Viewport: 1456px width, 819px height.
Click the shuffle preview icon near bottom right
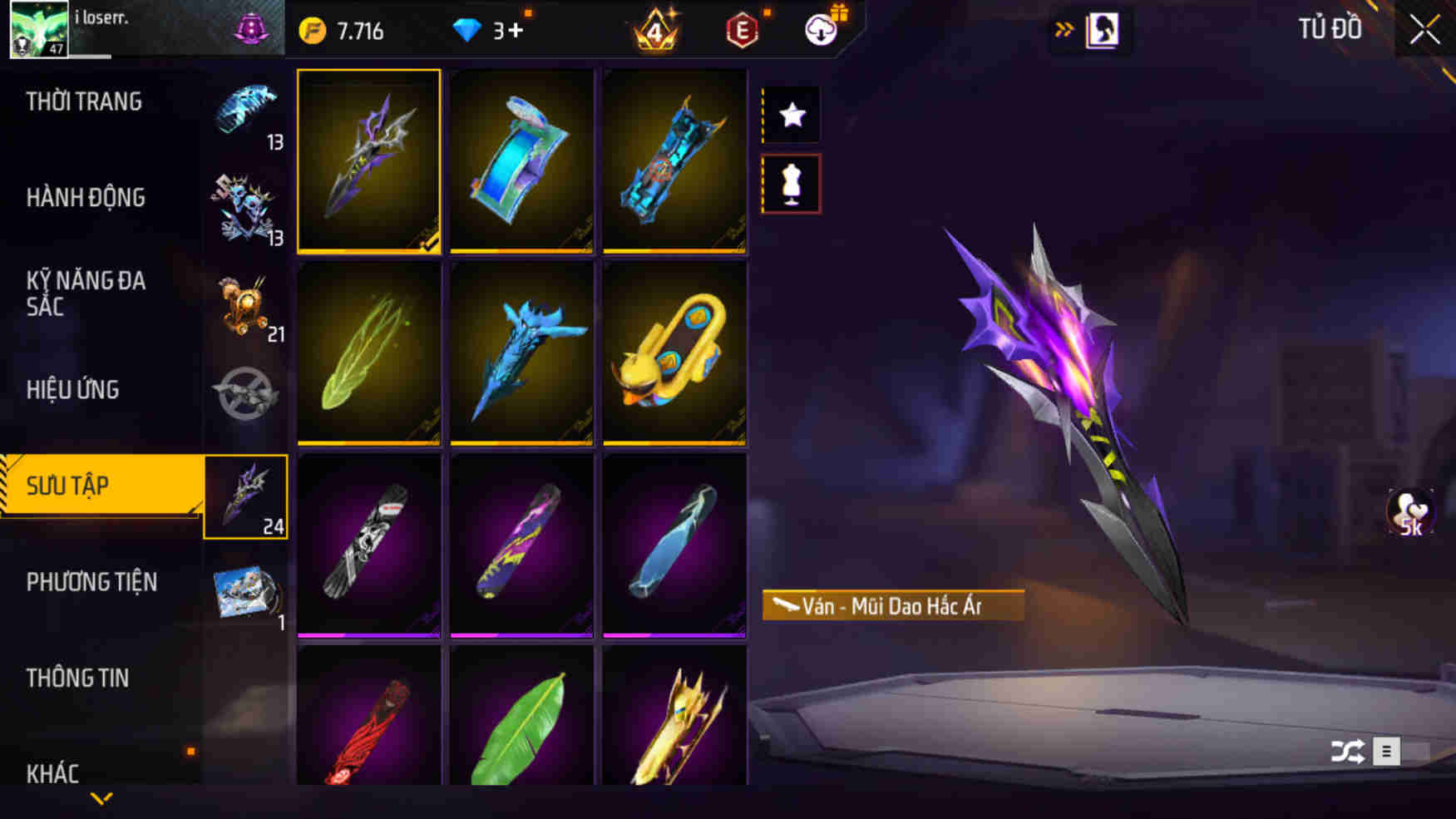[x=1345, y=751]
